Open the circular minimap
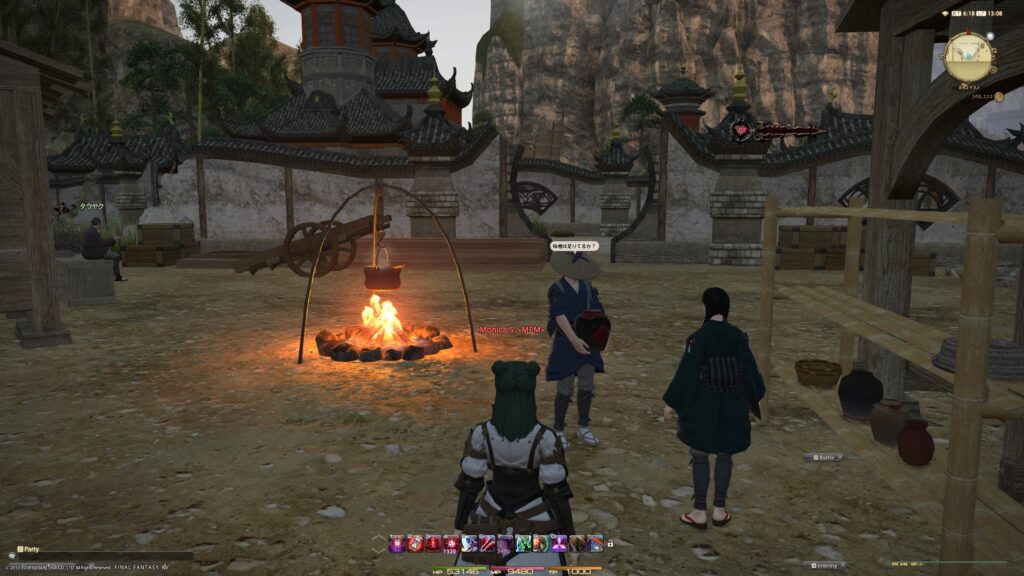Viewport: 1024px width, 576px height. tap(967, 57)
